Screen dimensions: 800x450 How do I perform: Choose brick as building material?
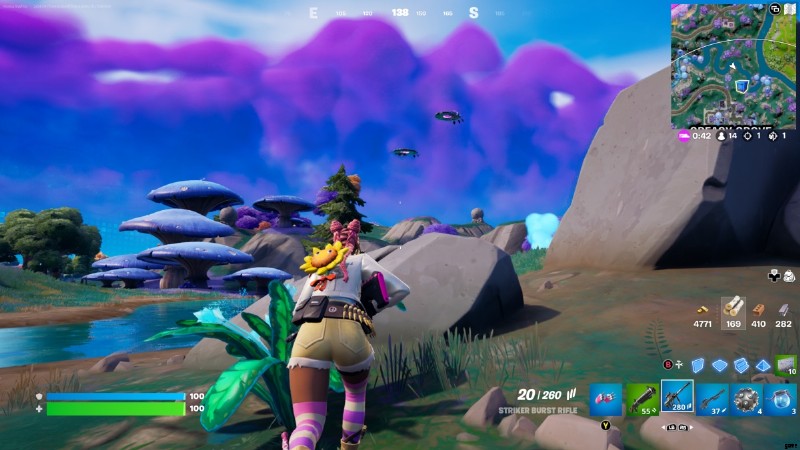758,308
